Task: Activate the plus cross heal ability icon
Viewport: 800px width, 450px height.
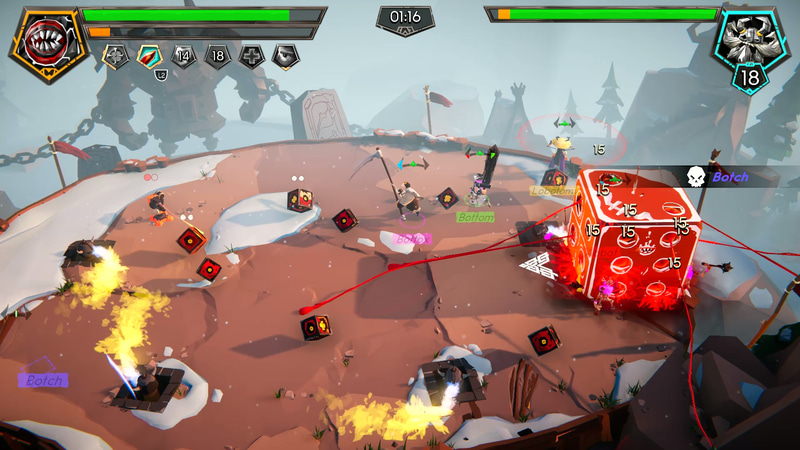Action: (252, 57)
